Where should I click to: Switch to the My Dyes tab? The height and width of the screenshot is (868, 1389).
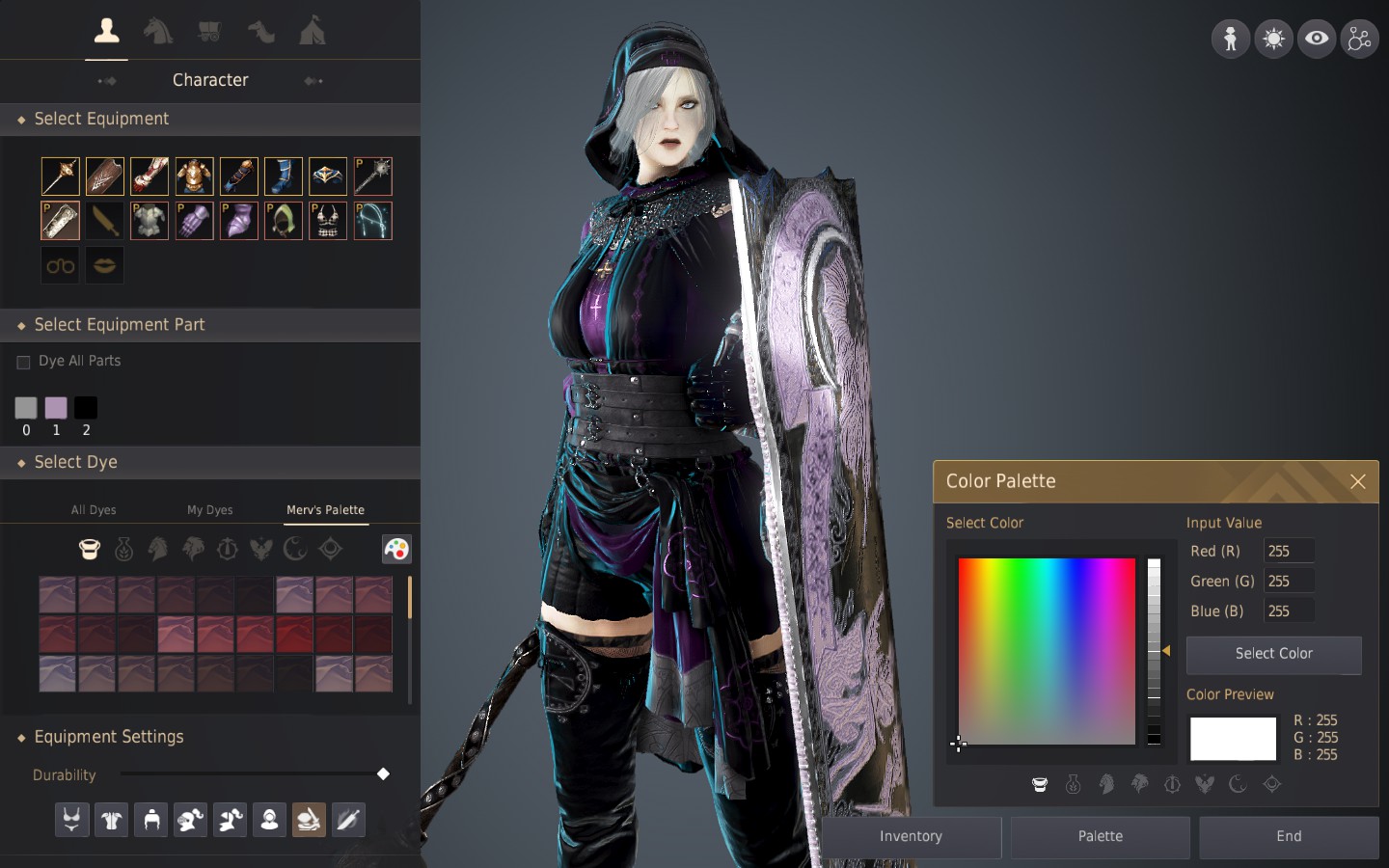(x=209, y=510)
